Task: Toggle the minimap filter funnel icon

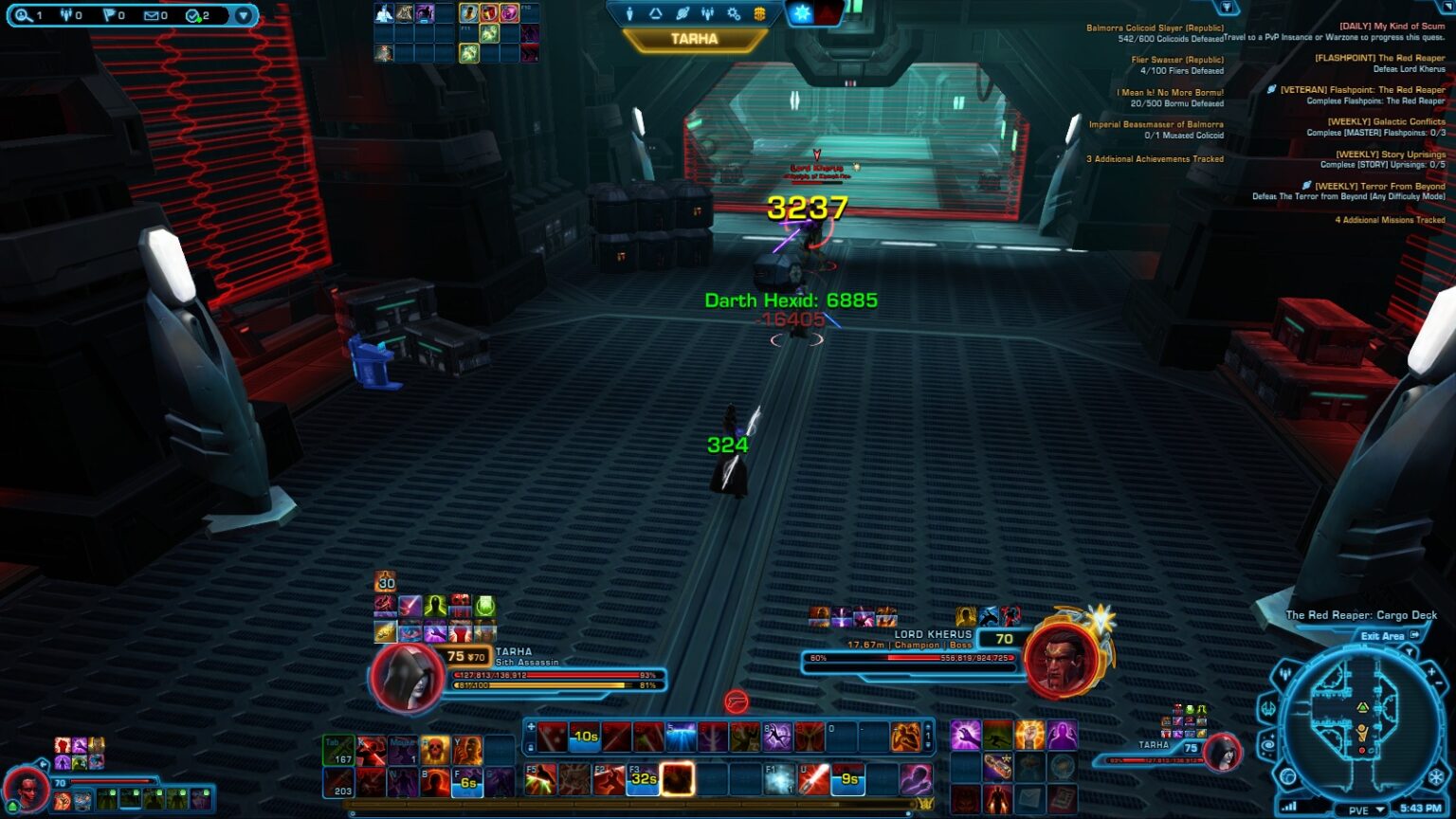Action: click(x=1410, y=651)
